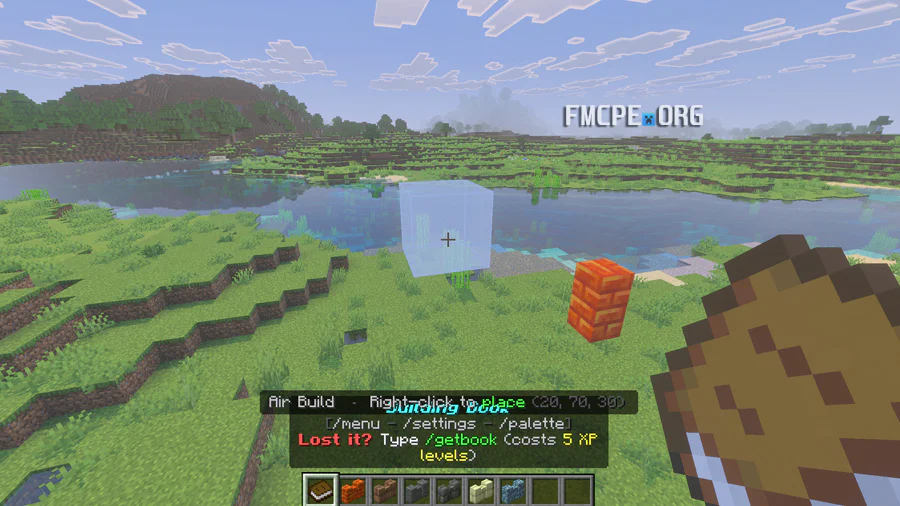The height and width of the screenshot is (506, 900).
Task: Pick the pale yellow wall slot
Action: (481, 491)
